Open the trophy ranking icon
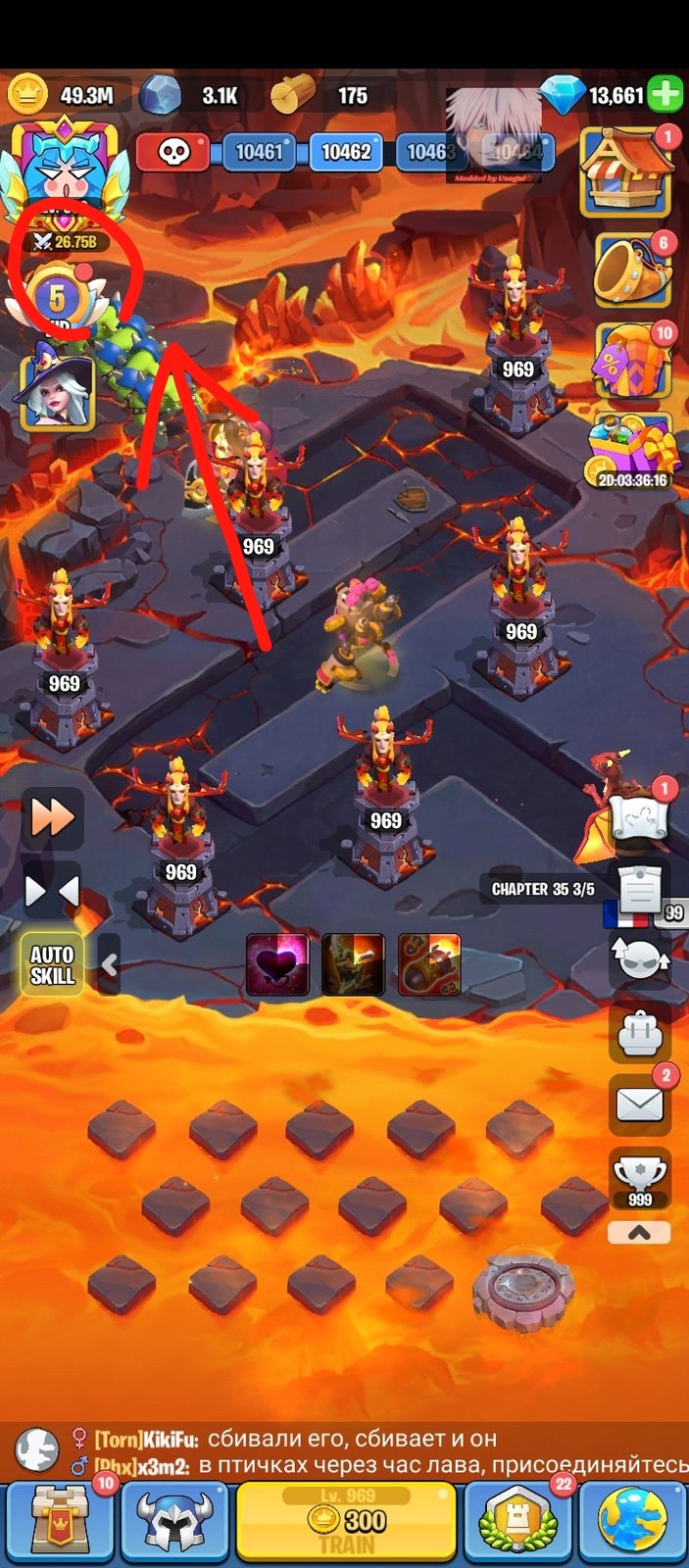Image resolution: width=689 pixels, height=1568 pixels. (640, 1179)
